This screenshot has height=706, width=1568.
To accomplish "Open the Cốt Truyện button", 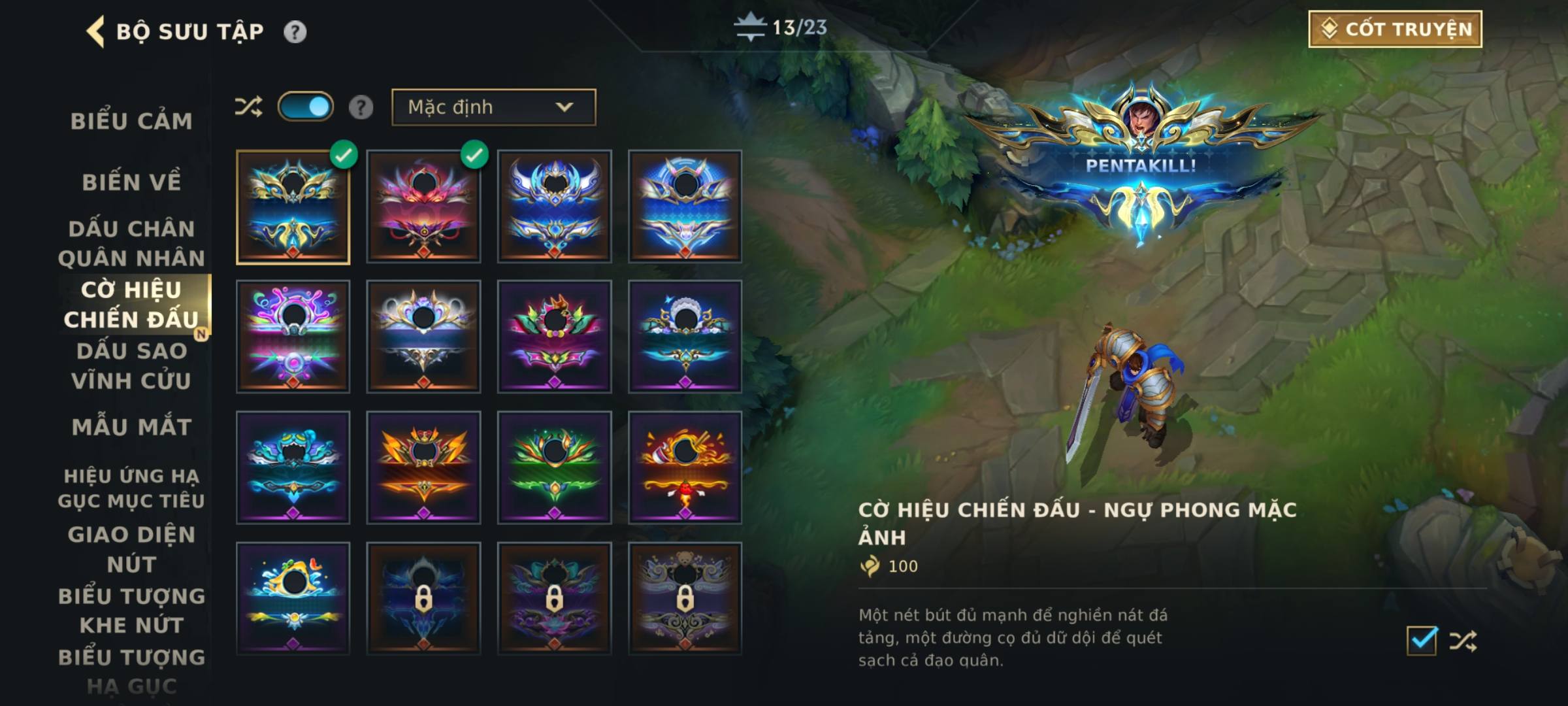I will [x=1395, y=29].
